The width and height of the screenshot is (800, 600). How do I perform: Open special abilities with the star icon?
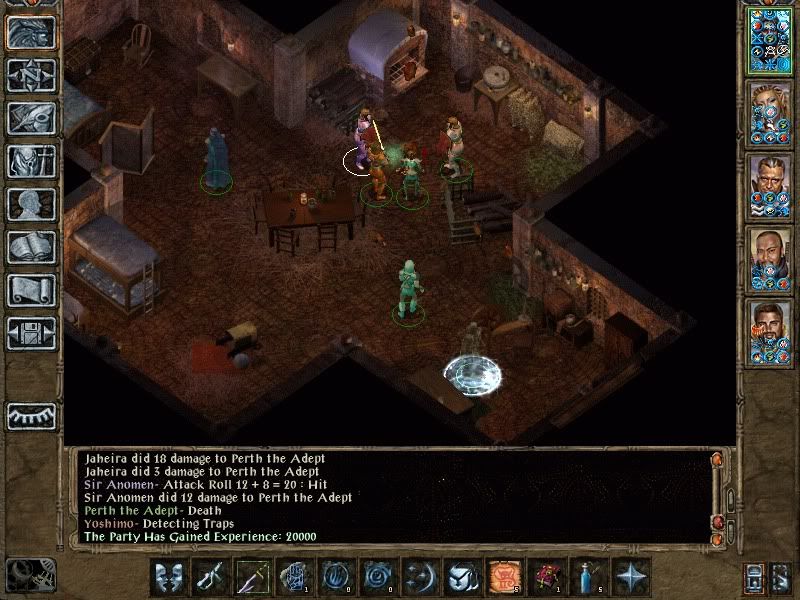[629, 575]
